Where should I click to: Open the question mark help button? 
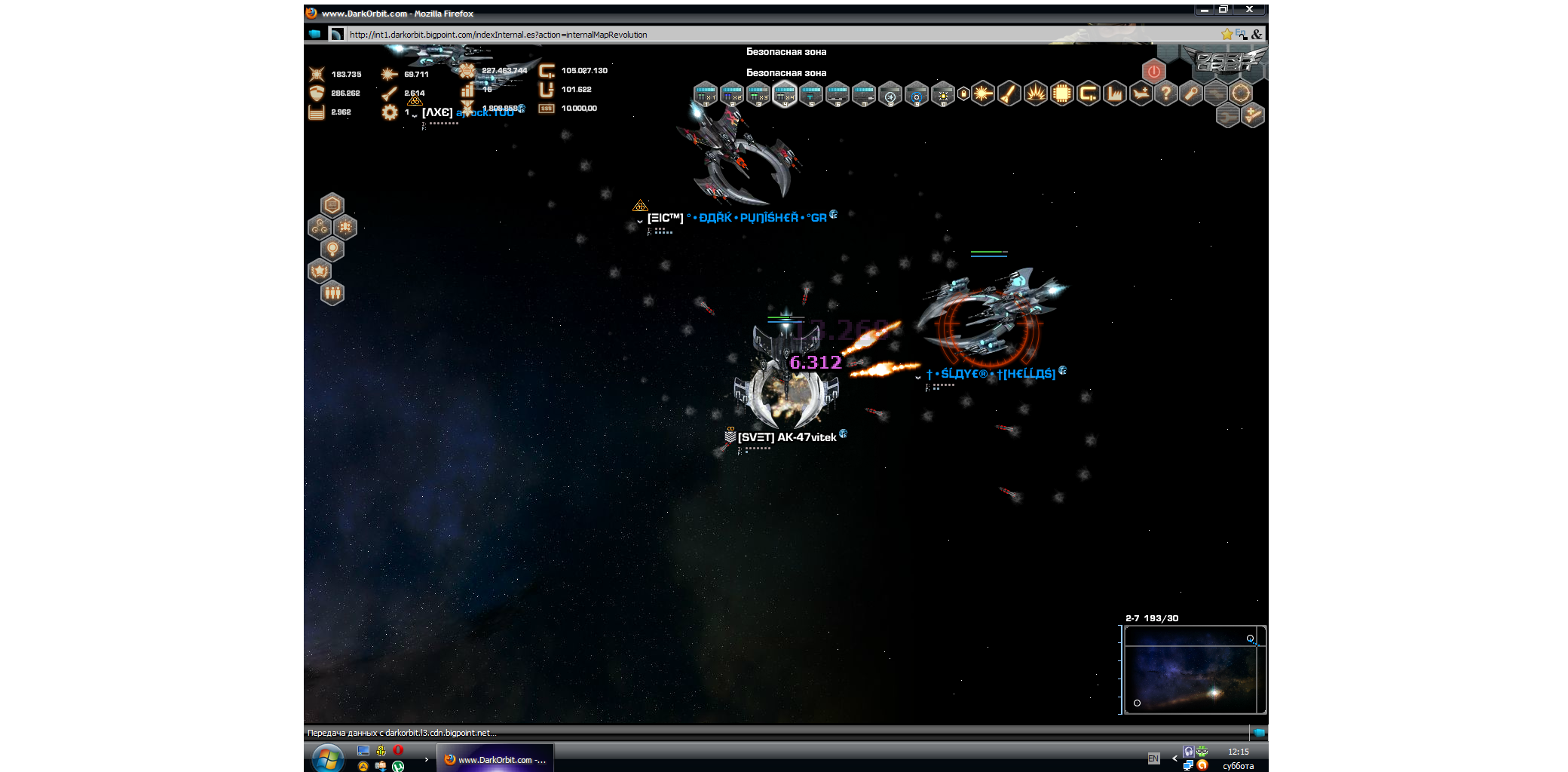(1166, 93)
